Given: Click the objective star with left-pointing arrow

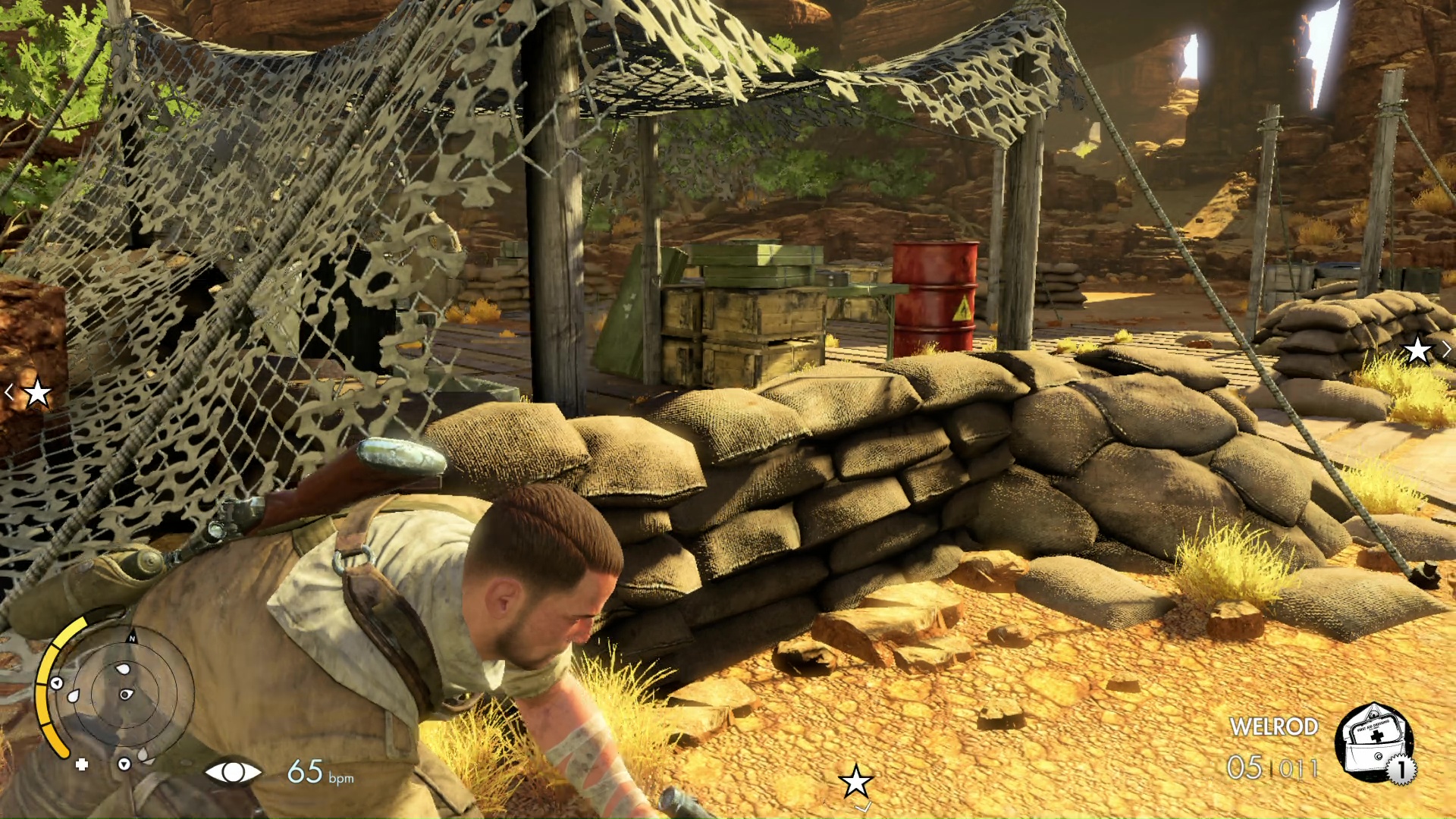Looking at the screenshot, I should tap(36, 393).
